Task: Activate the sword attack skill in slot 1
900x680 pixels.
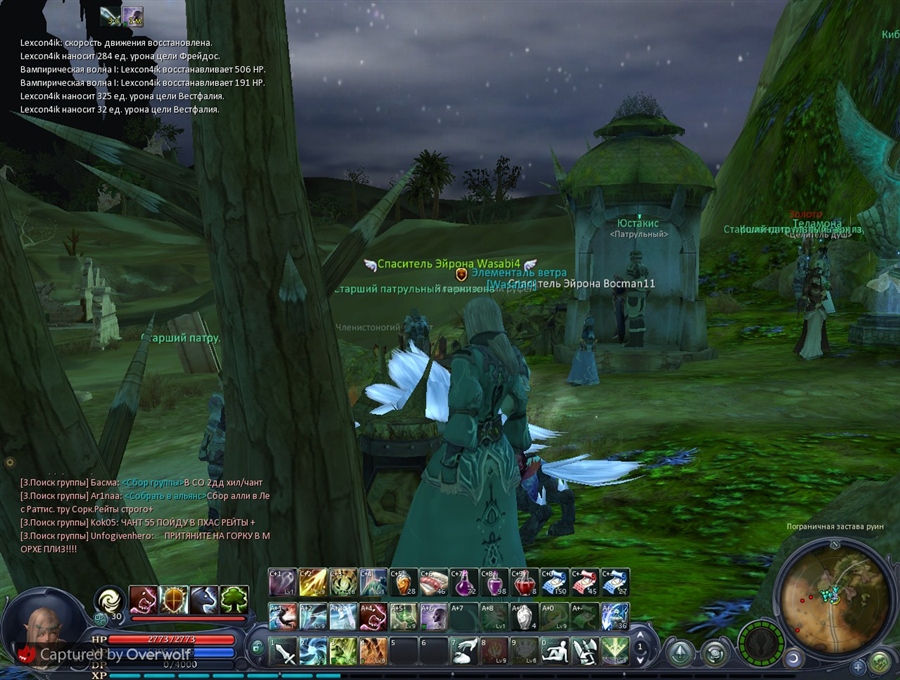Action: (283, 651)
